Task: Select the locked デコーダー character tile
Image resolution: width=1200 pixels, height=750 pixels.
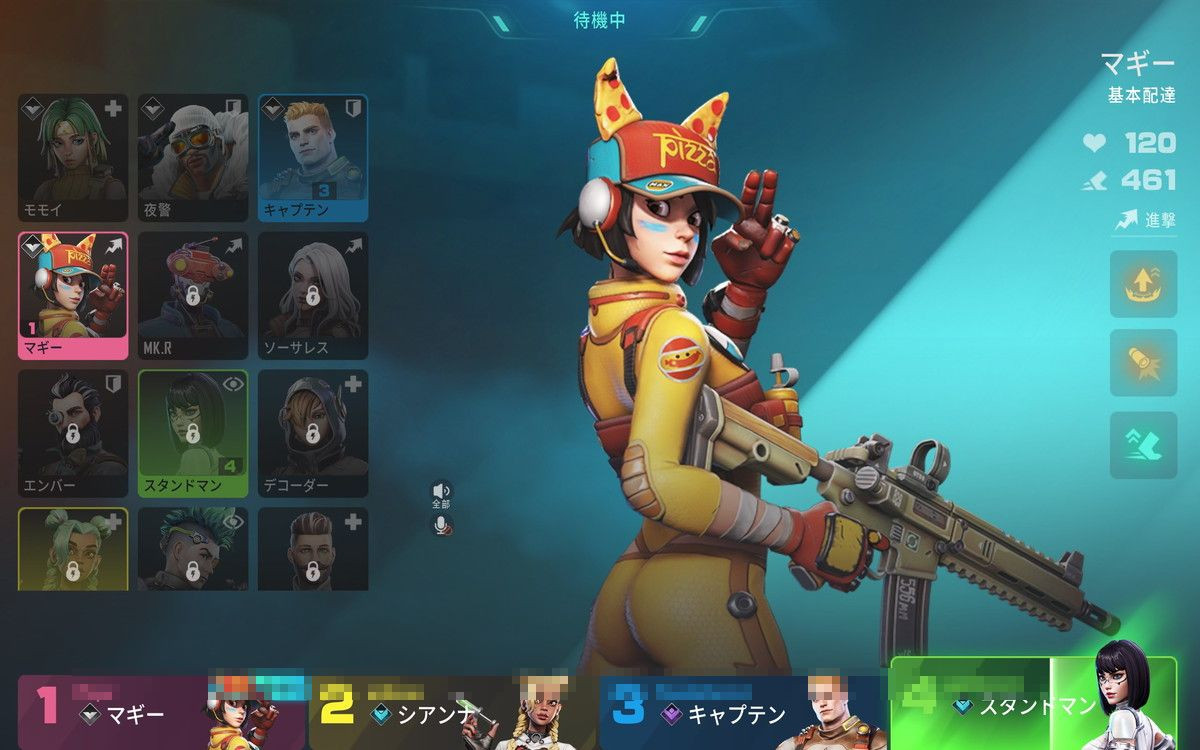Action: tap(313, 433)
